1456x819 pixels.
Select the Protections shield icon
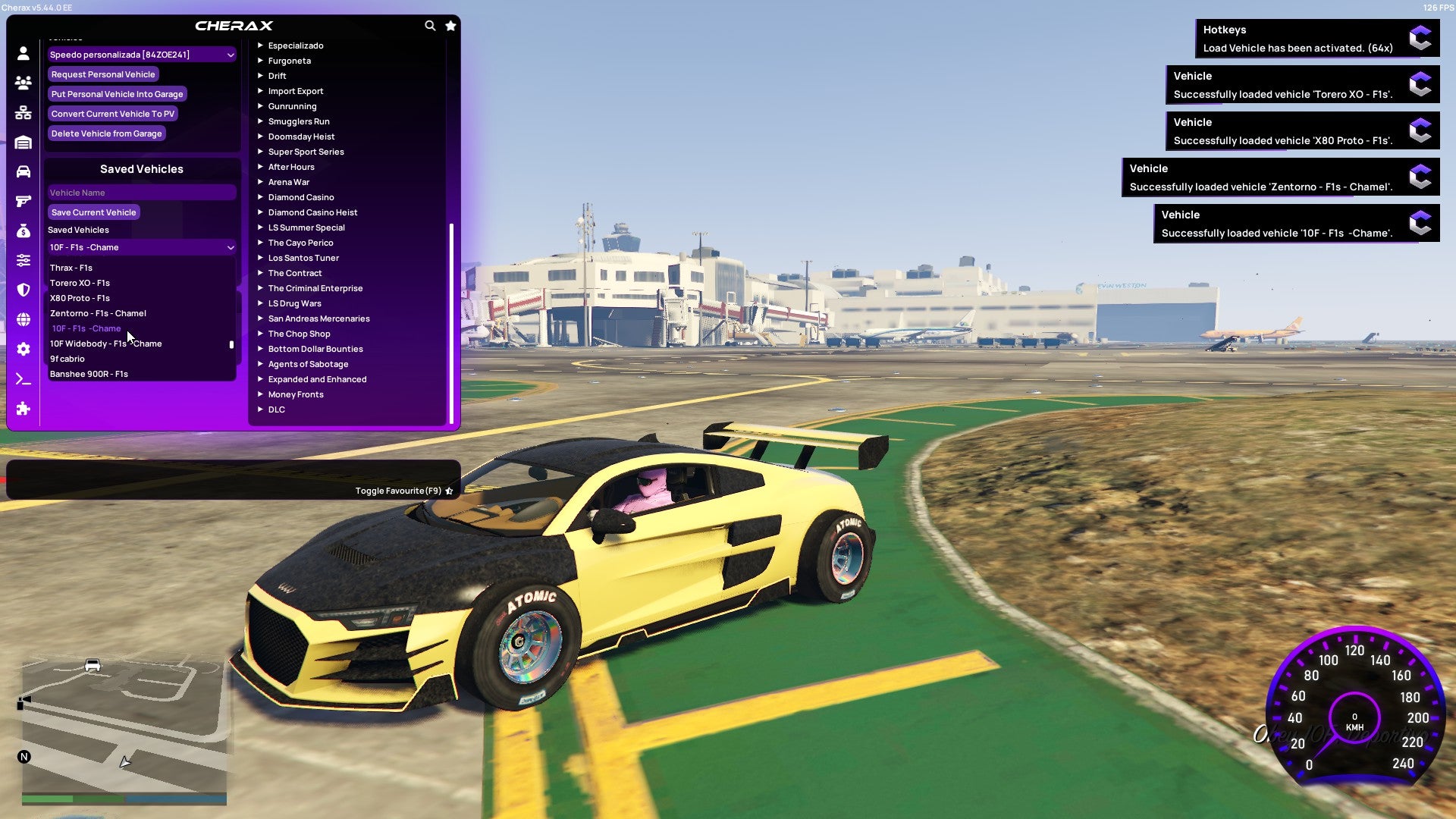pyautogui.click(x=23, y=289)
